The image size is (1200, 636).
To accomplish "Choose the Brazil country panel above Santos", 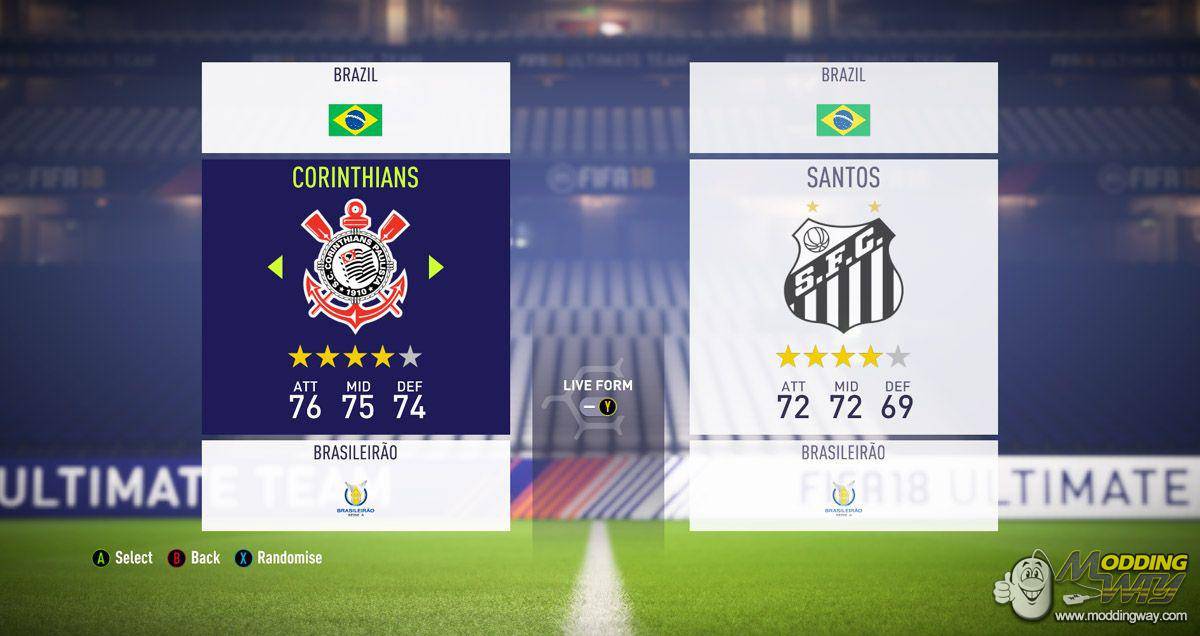I will pos(843,107).
